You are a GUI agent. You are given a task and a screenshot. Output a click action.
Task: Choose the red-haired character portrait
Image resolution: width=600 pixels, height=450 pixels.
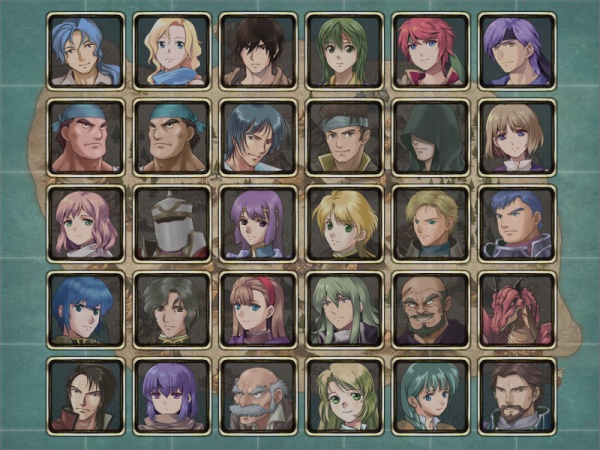click(x=431, y=51)
